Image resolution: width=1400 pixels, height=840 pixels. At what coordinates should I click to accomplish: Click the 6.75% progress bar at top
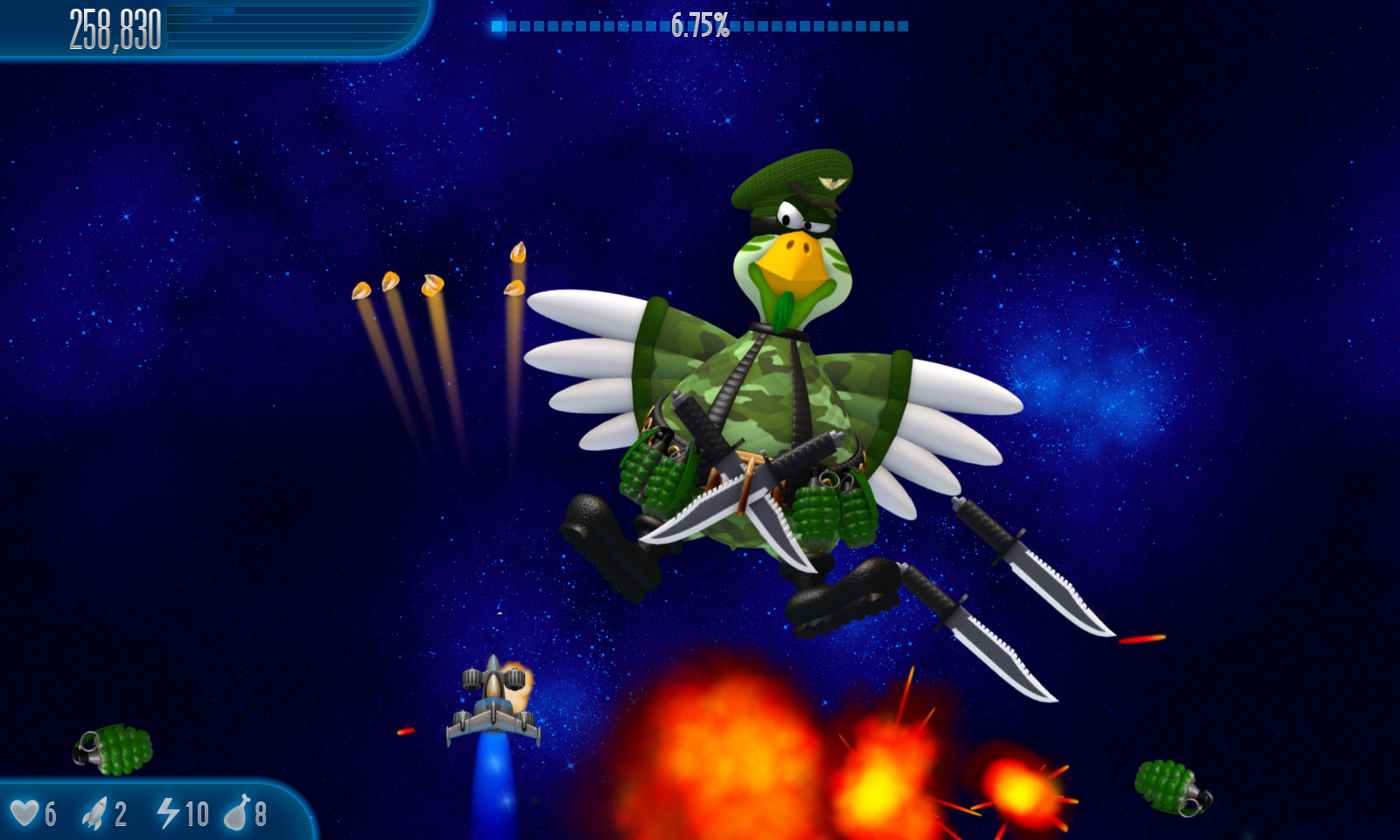click(700, 26)
